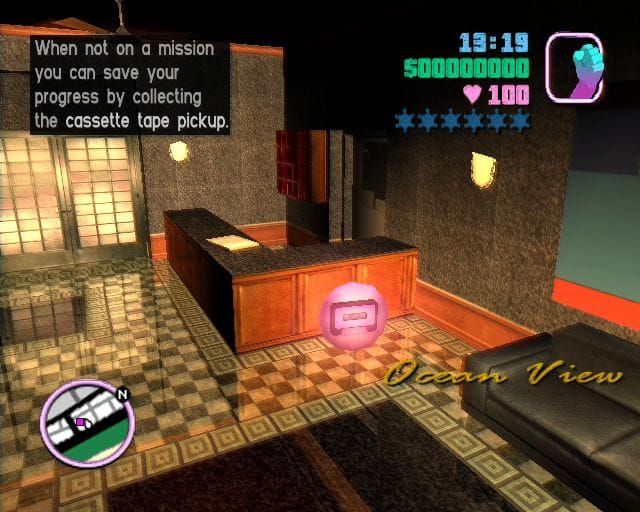Click the pink marker on the radar
Viewport: 640px width, 512px height.
[x=81, y=422]
